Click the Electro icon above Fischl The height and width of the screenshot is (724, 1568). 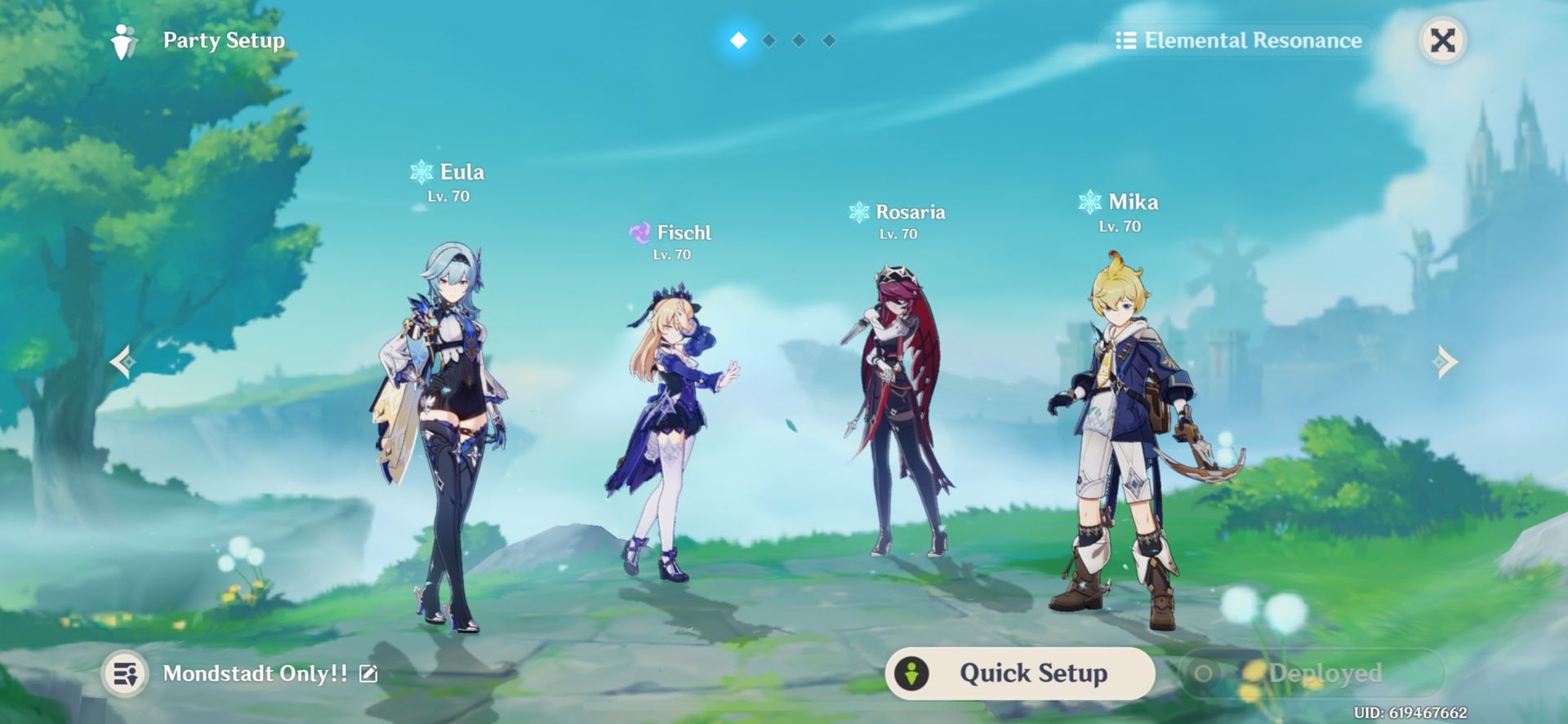click(639, 233)
